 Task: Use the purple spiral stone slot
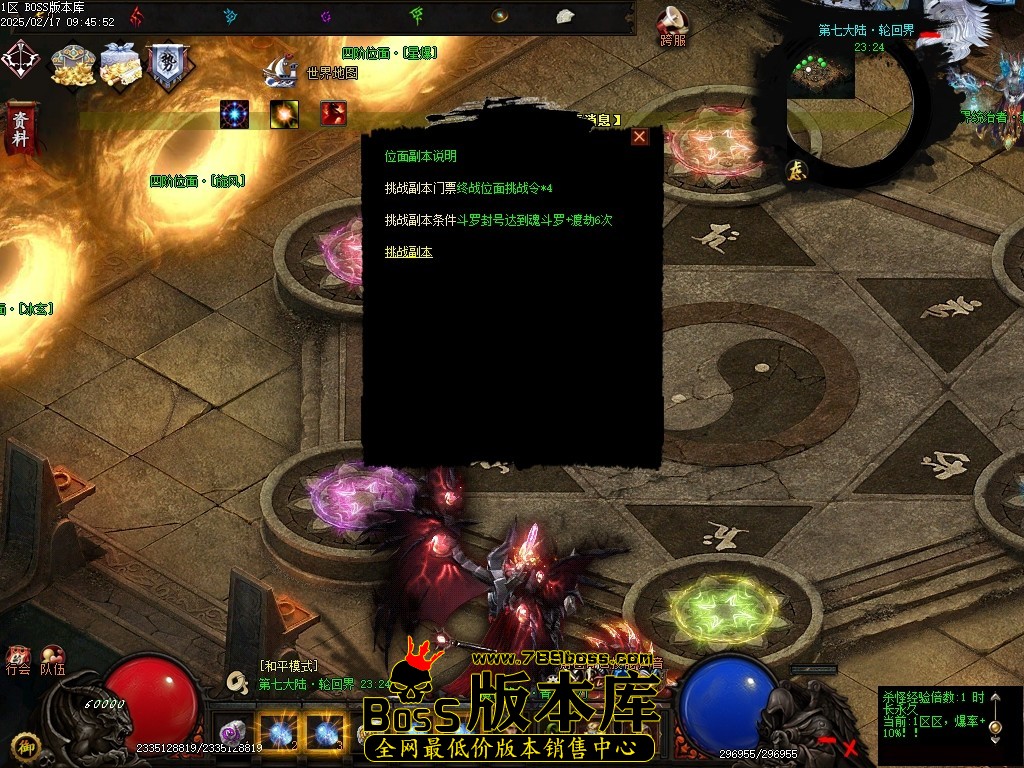tap(233, 731)
